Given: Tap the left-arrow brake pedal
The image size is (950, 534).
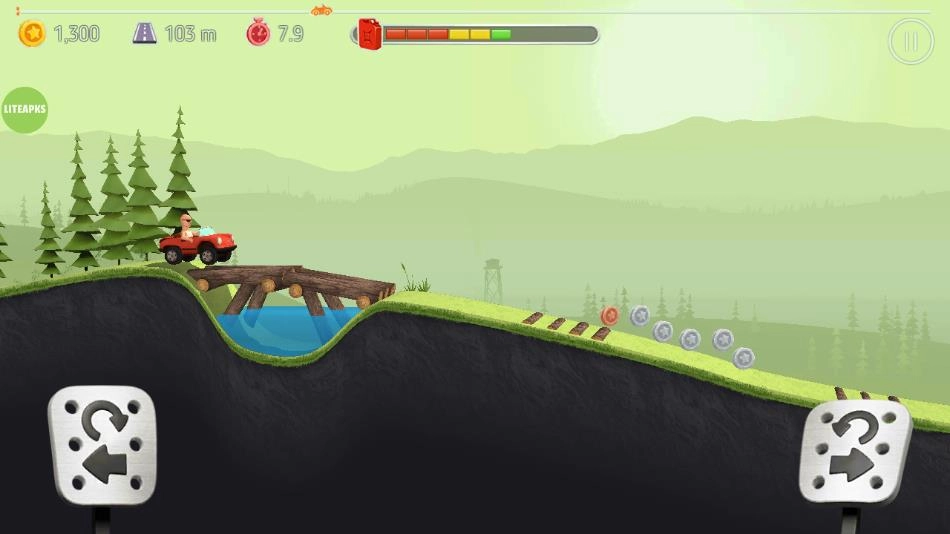Looking at the screenshot, I should click(x=103, y=445).
